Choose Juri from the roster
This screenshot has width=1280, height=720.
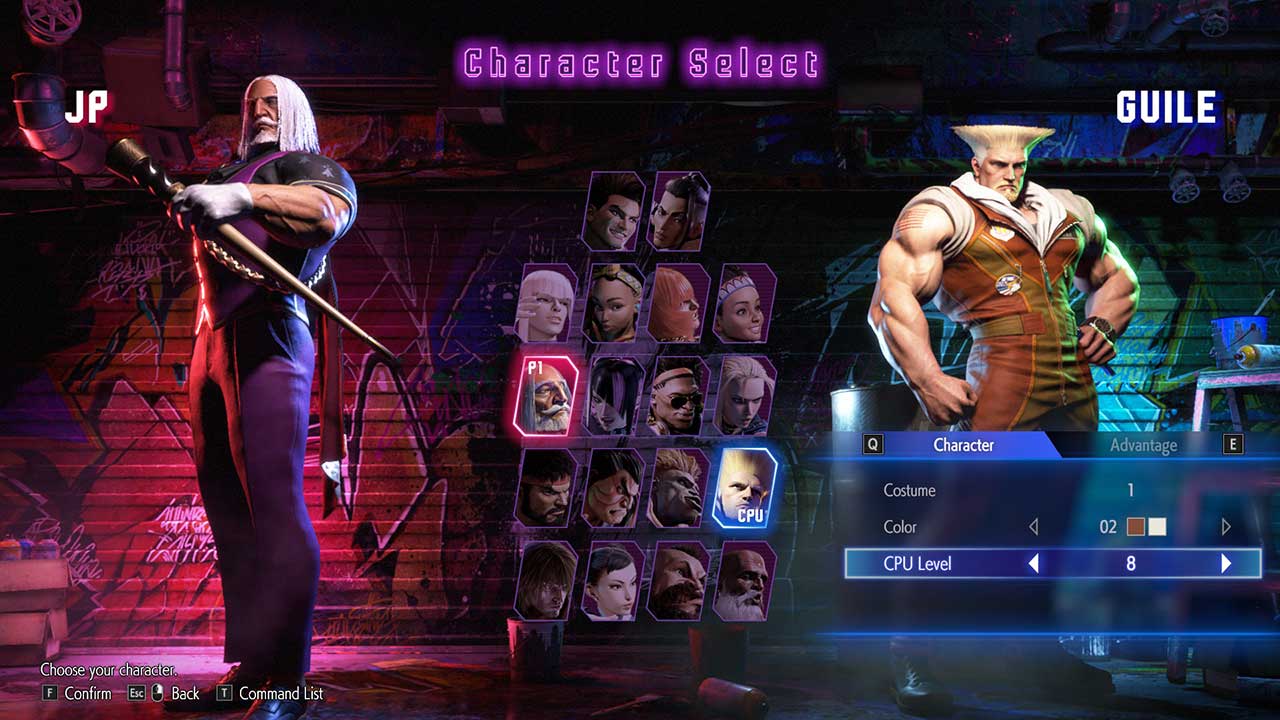point(613,395)
